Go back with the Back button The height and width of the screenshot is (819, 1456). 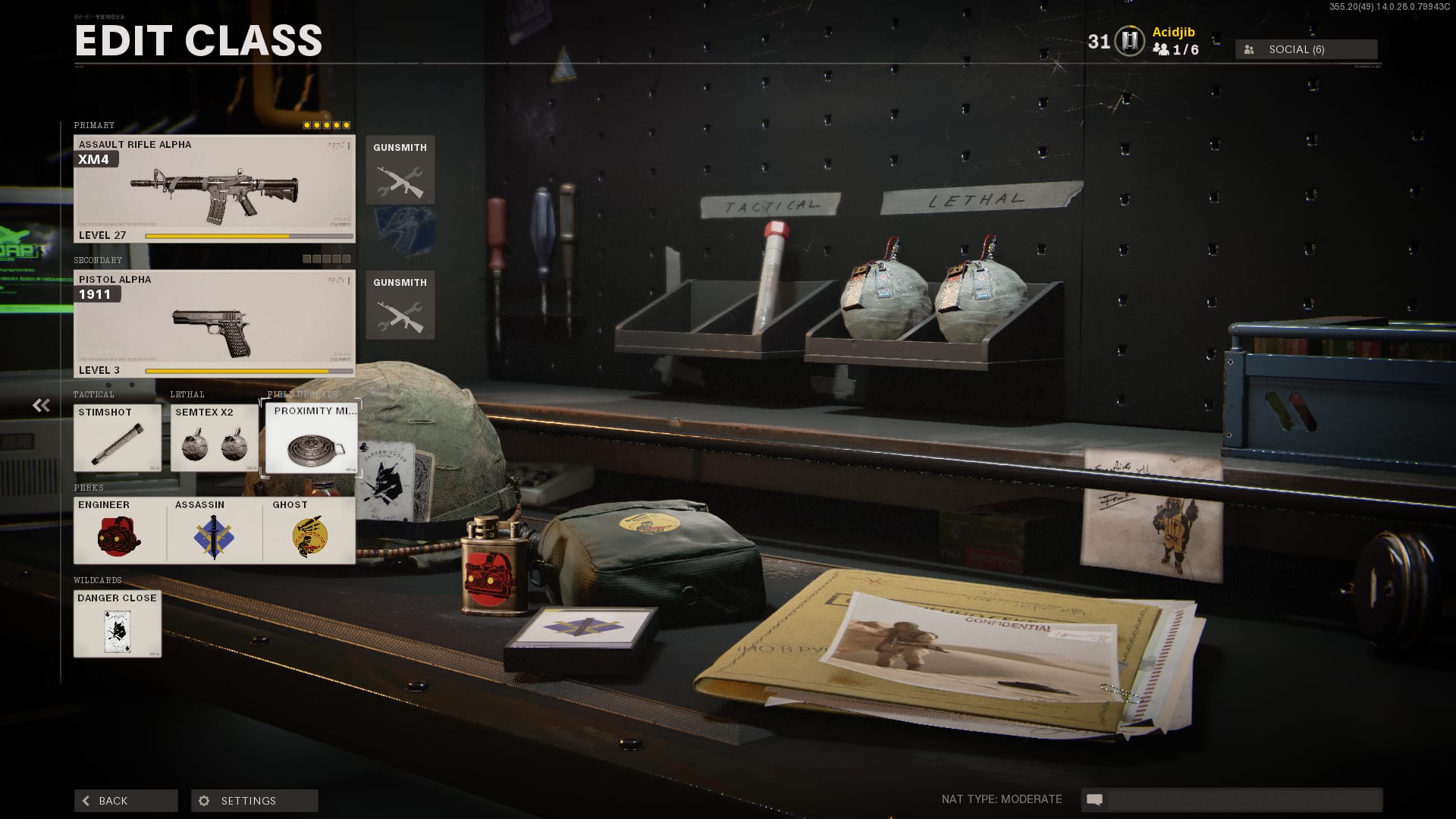[126, 801]
